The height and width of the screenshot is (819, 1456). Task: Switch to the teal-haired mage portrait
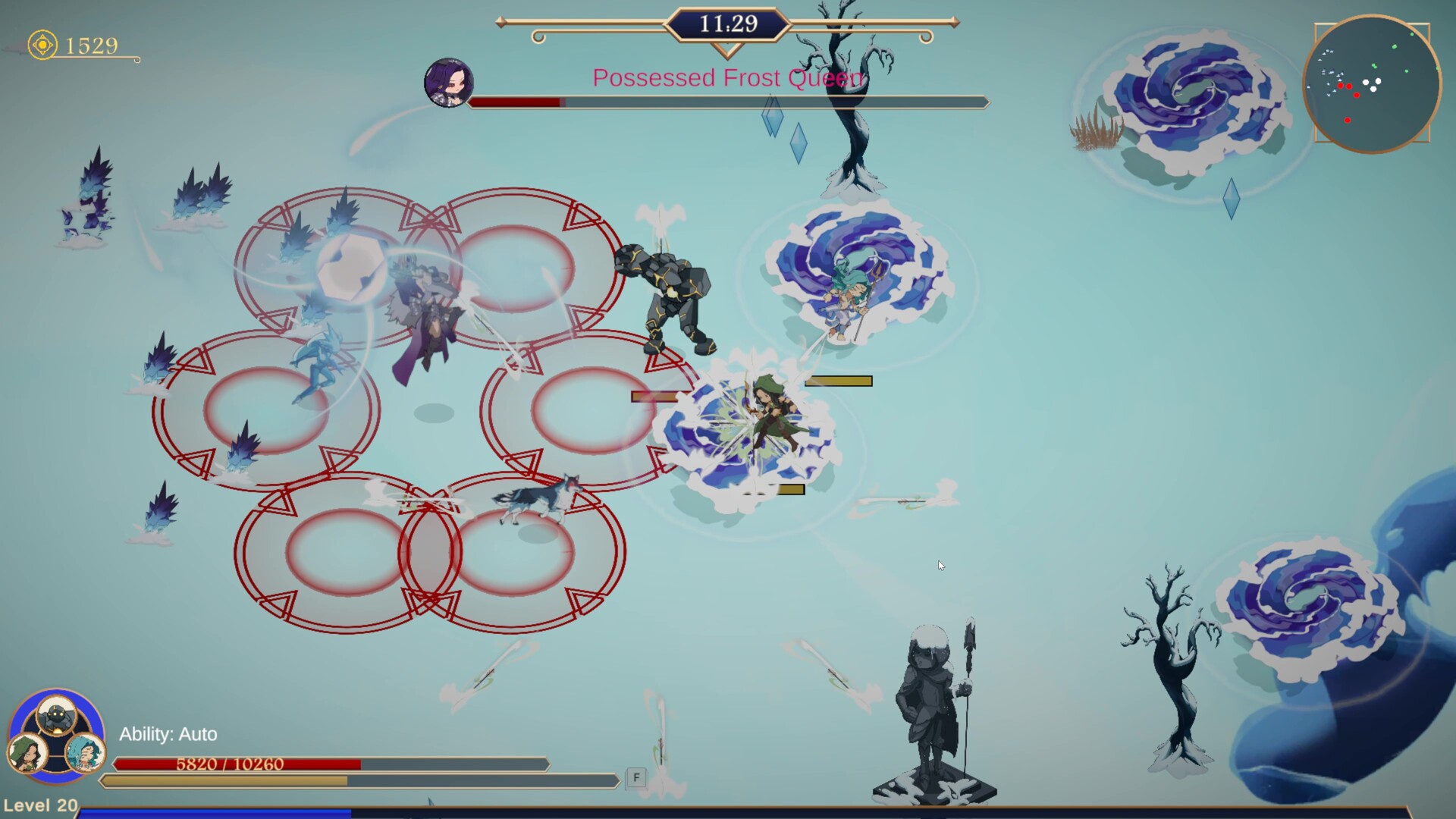(83, 753)
